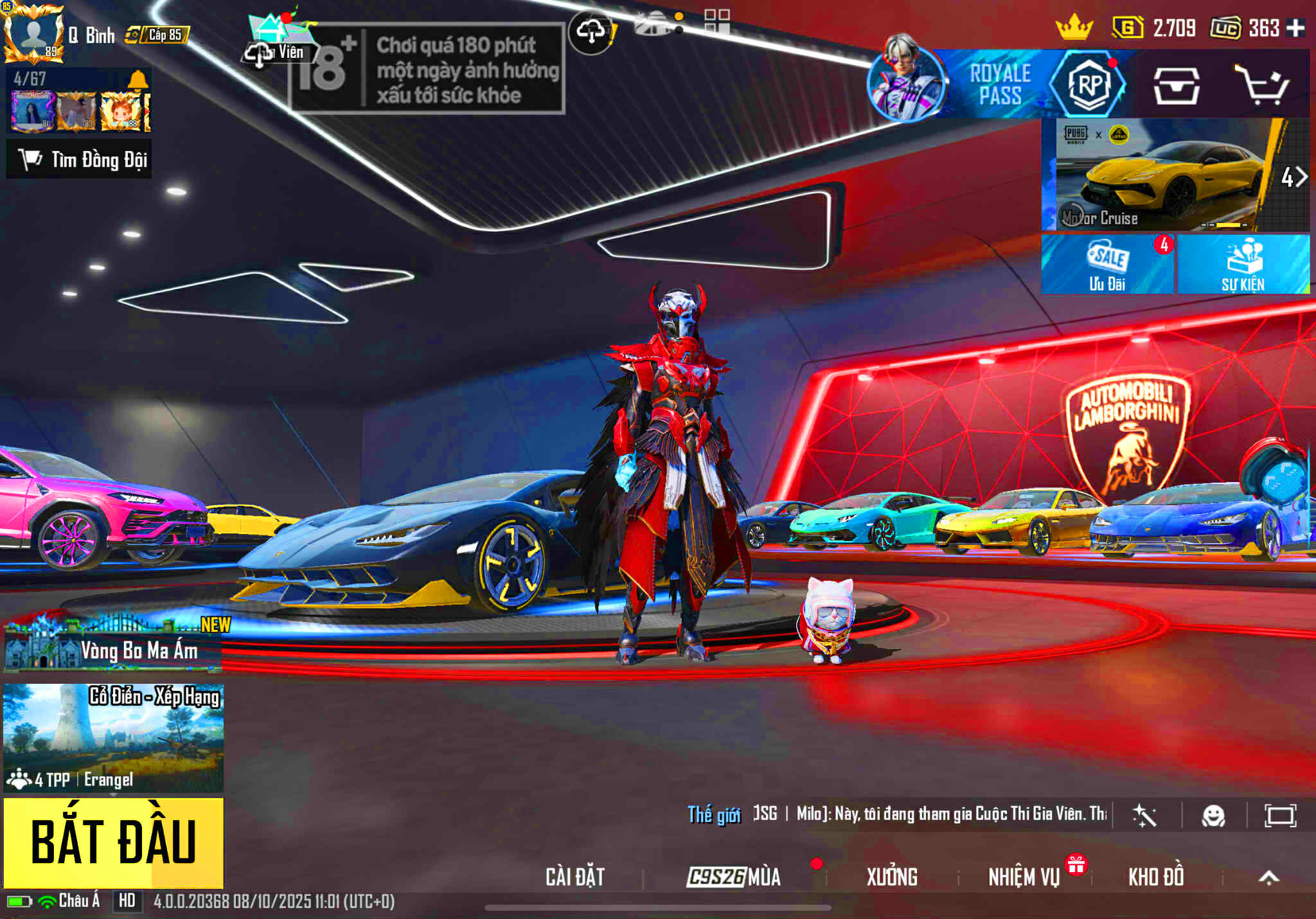
Task: Open the Ưu Đãi sale offers
Action: point(1107,264)
